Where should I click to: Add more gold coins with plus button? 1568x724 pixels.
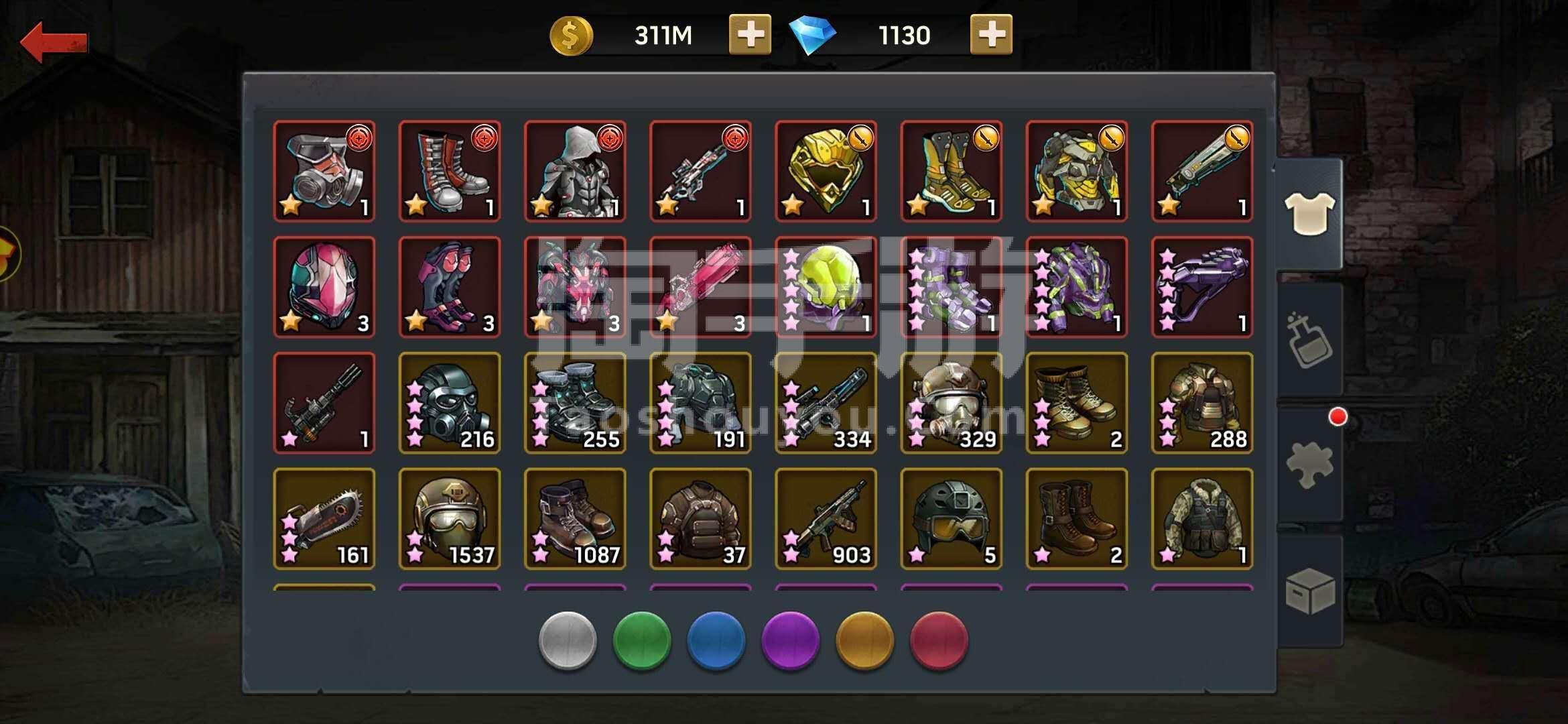(750, 35)
